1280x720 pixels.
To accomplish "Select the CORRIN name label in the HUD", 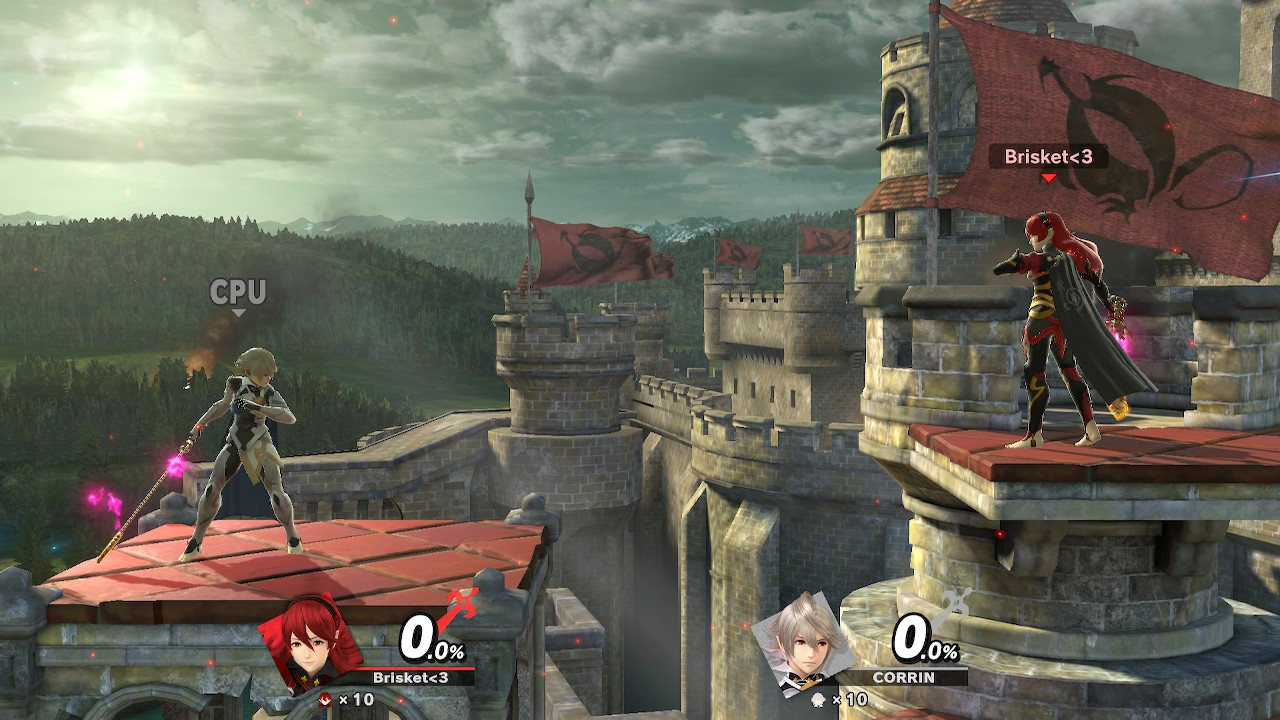I will coord(903,677).
